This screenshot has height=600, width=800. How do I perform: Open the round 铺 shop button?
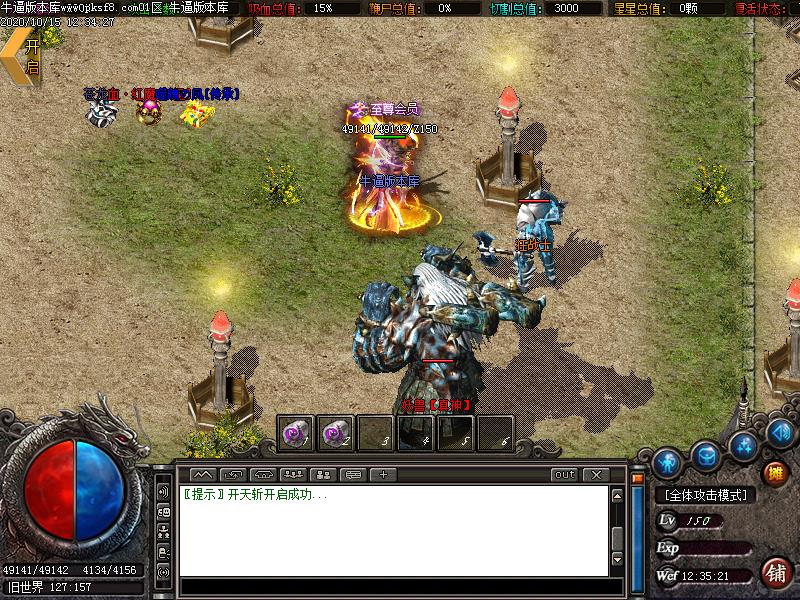click(775, 573)
